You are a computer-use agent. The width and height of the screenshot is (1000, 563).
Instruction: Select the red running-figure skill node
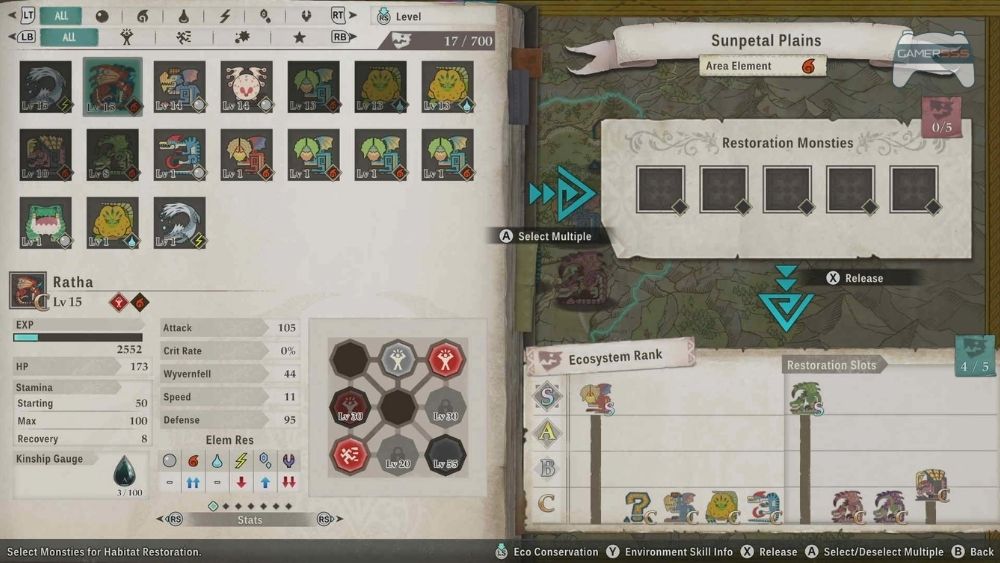tap(351, 455)
